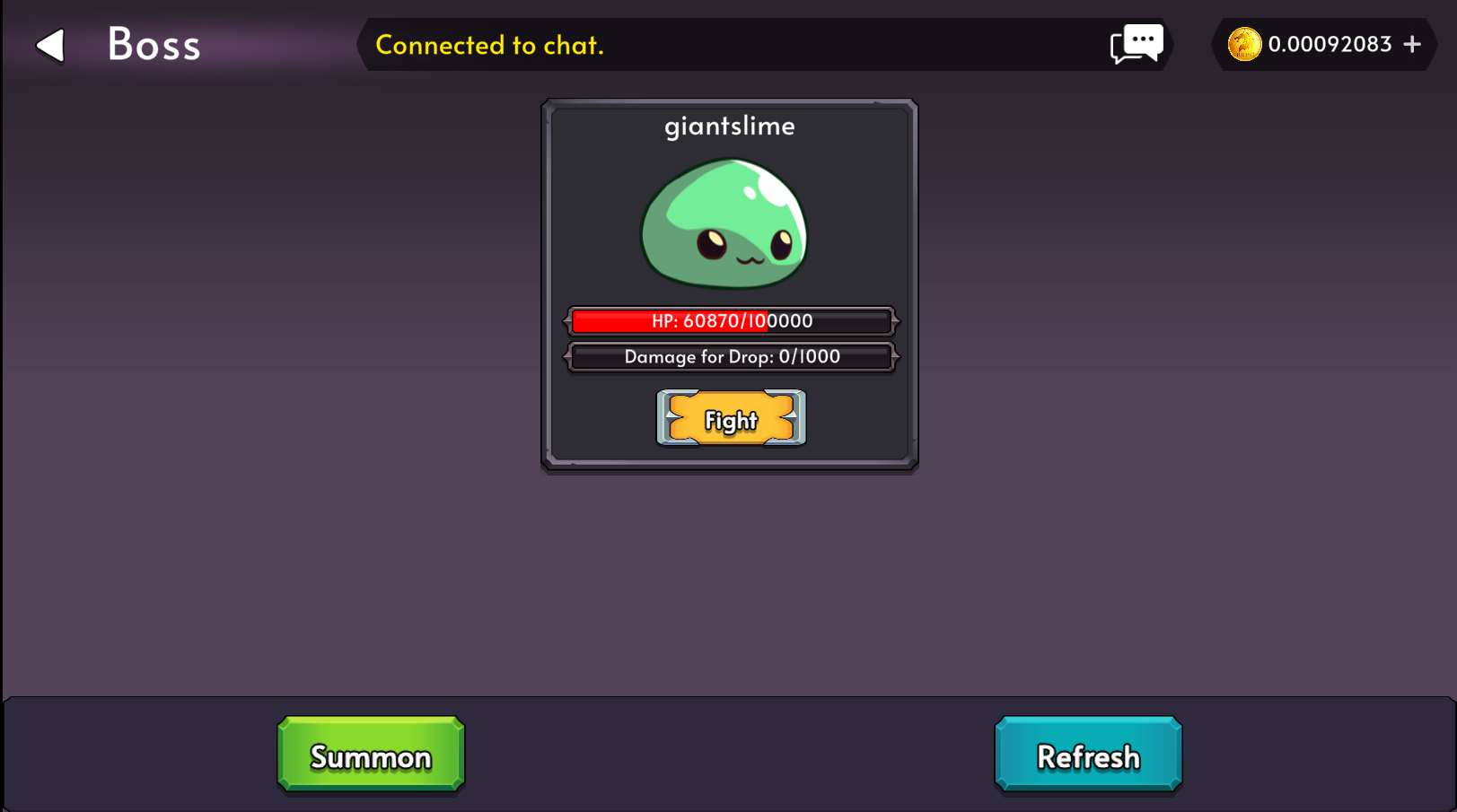Click the chat icon beside the notification banner
The image size is (1457, 812).
(1136, 44)
